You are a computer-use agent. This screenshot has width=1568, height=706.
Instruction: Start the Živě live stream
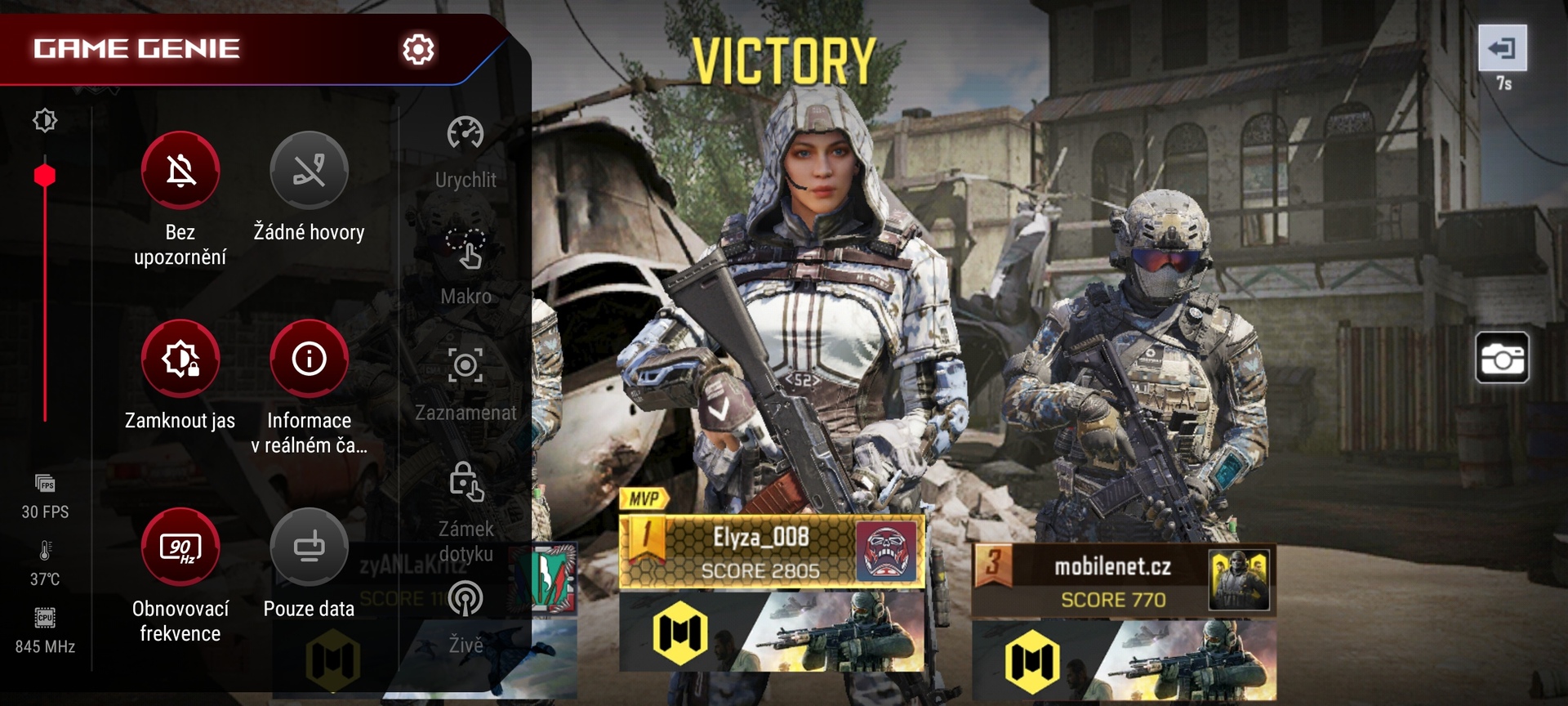tap(465, 599)
